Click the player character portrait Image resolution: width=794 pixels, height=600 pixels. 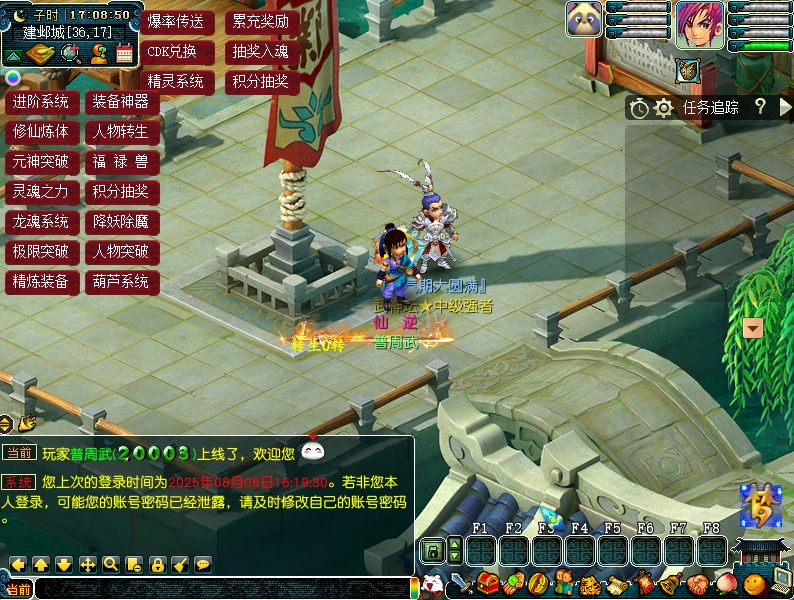[x=699, y=20]
